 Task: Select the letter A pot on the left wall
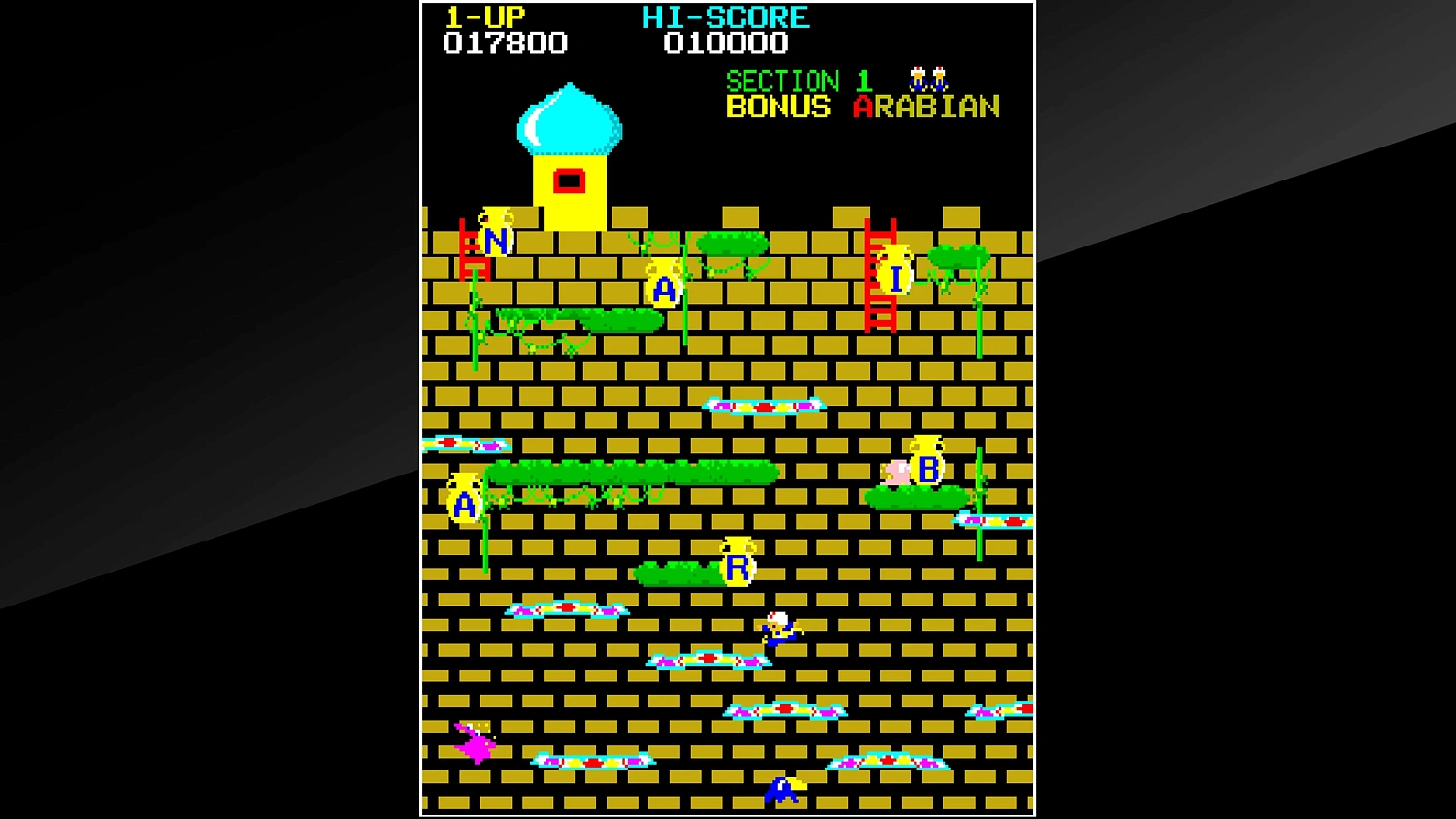coord(464,500)
